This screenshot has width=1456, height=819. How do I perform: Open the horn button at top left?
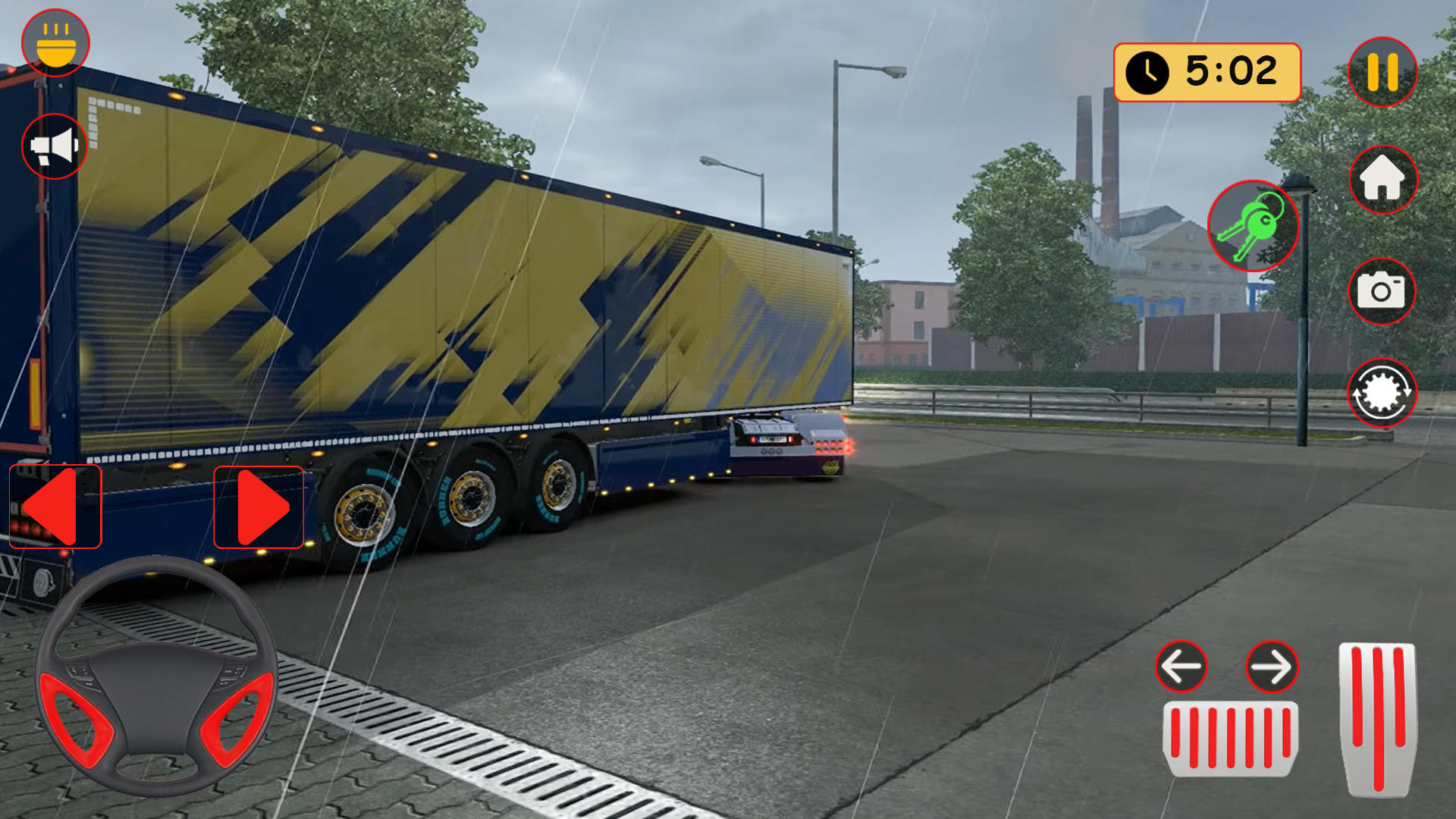[55, 43]
